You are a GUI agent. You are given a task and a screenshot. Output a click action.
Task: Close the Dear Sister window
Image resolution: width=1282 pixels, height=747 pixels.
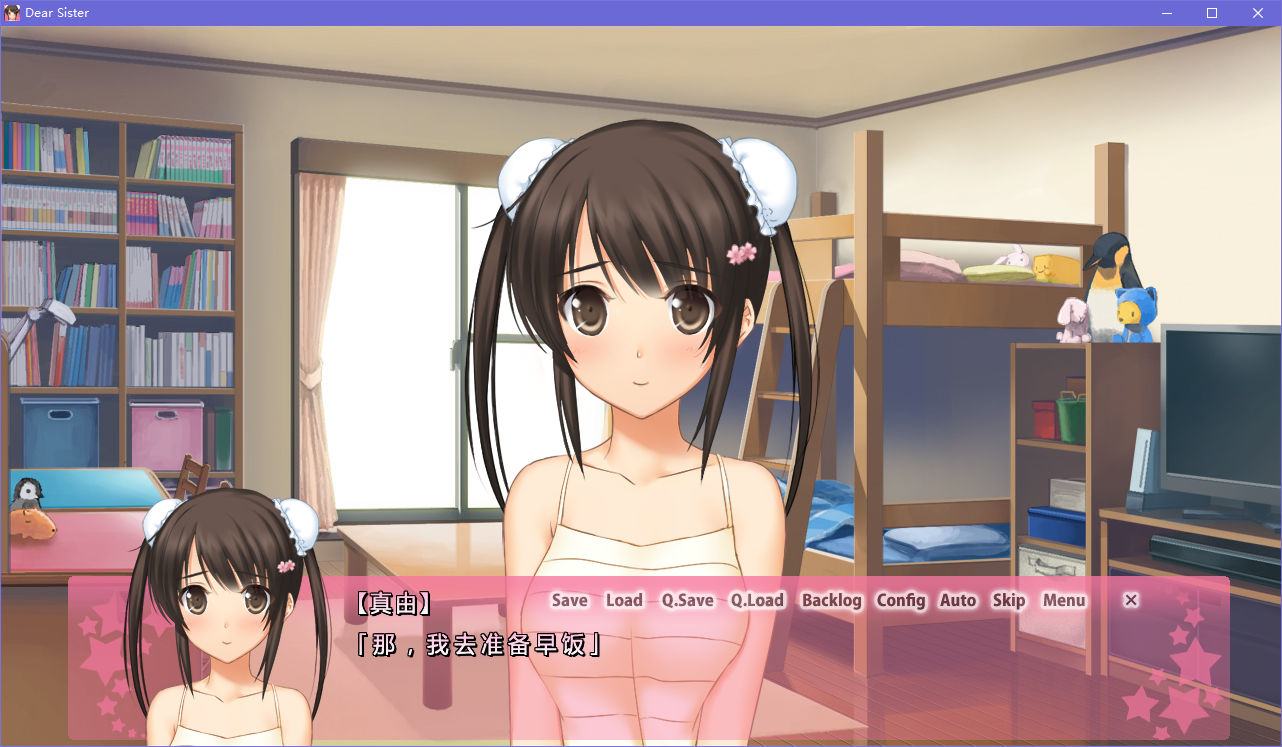point(1258,13)
